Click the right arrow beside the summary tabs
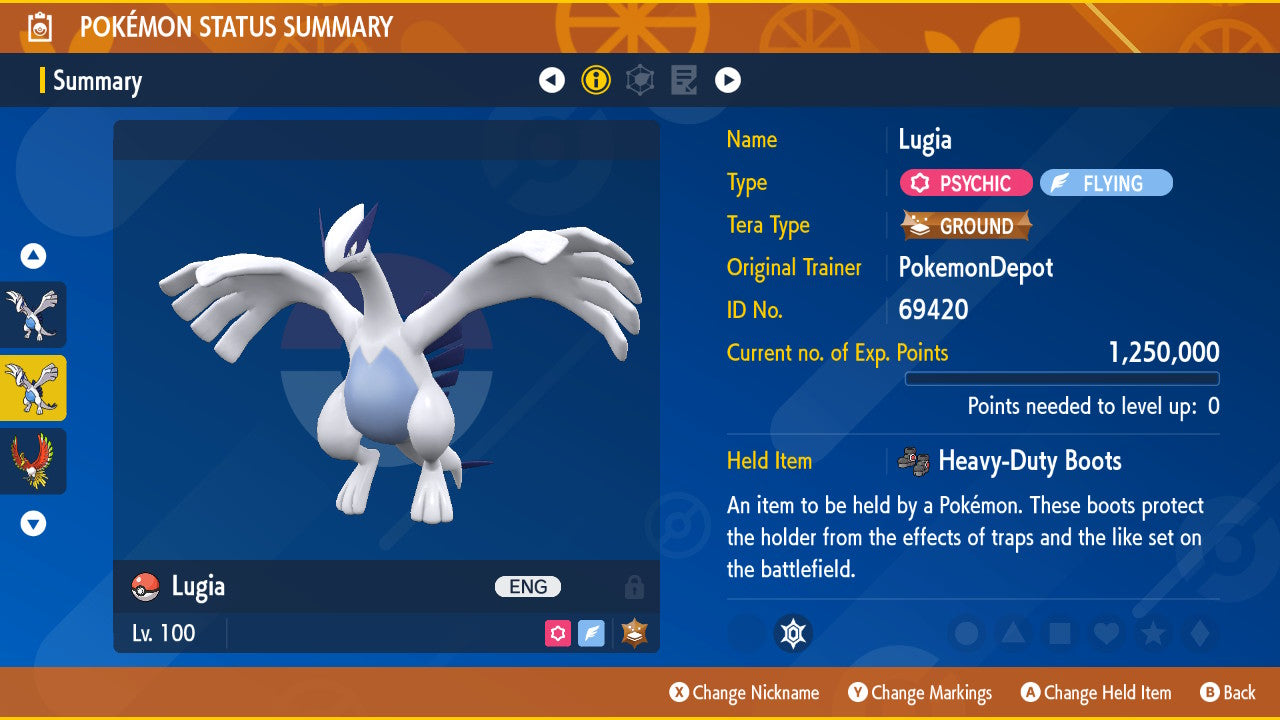 point(728,80)
